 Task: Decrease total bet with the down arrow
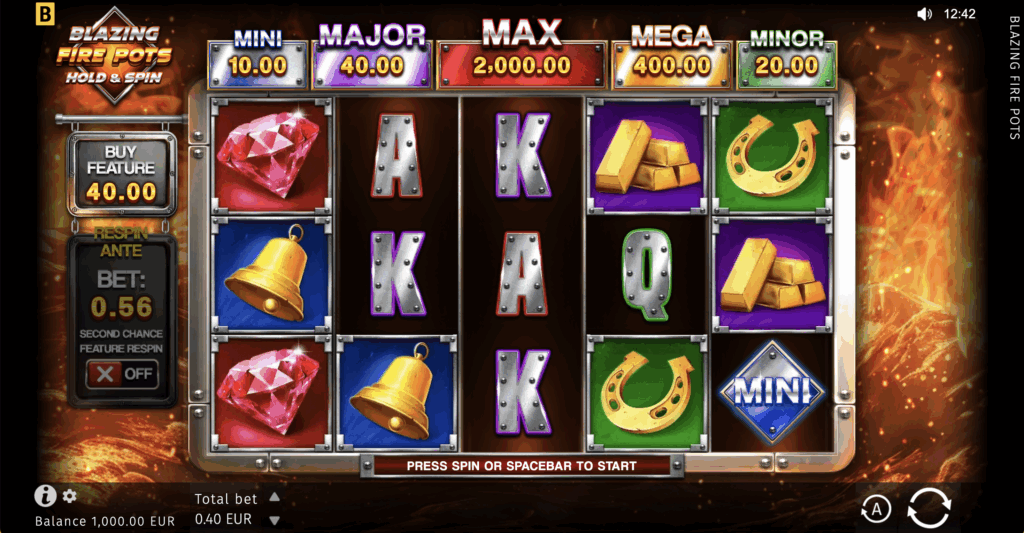275,520
